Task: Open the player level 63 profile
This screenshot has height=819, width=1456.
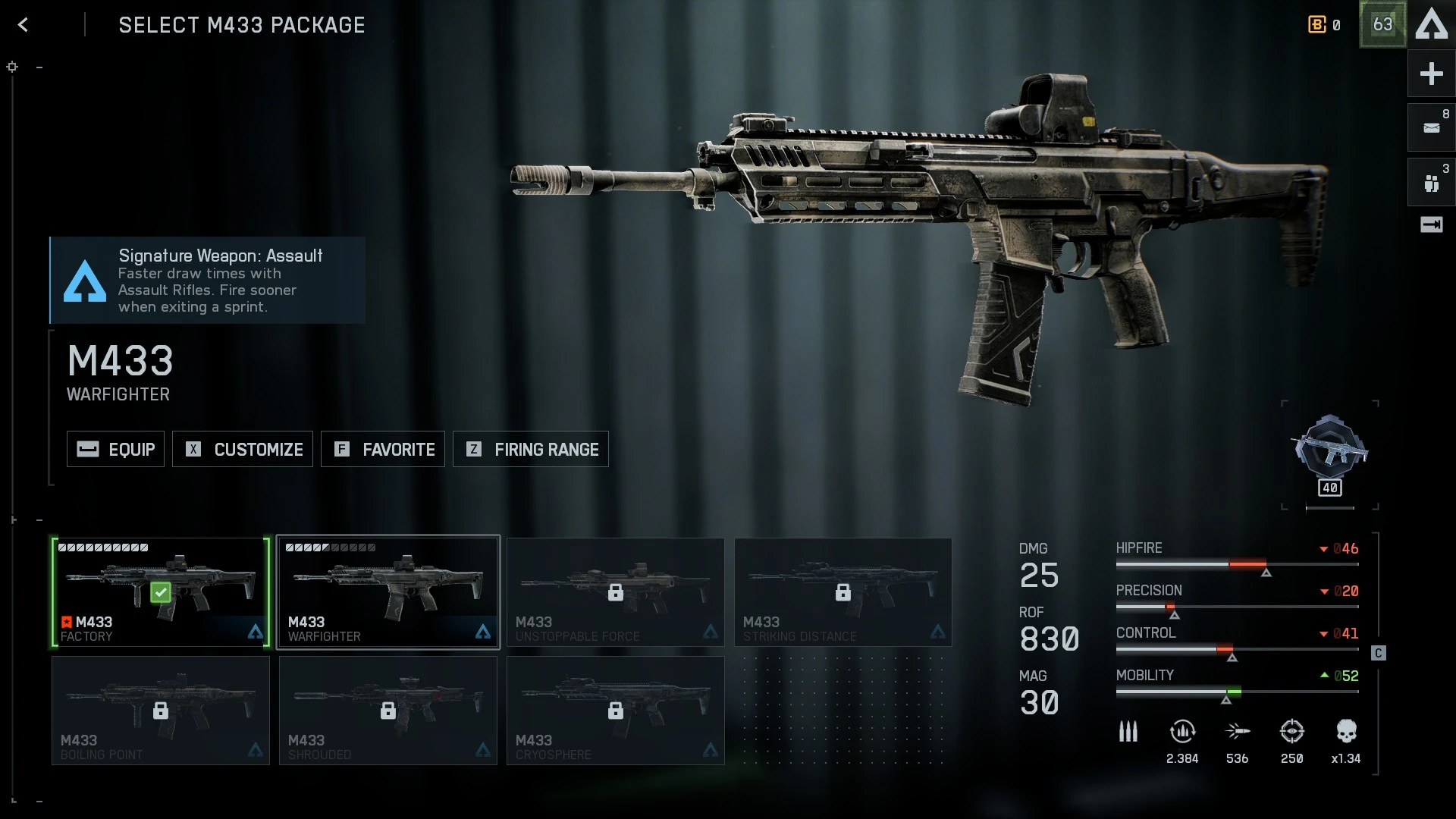Action: pos(1382,24)
